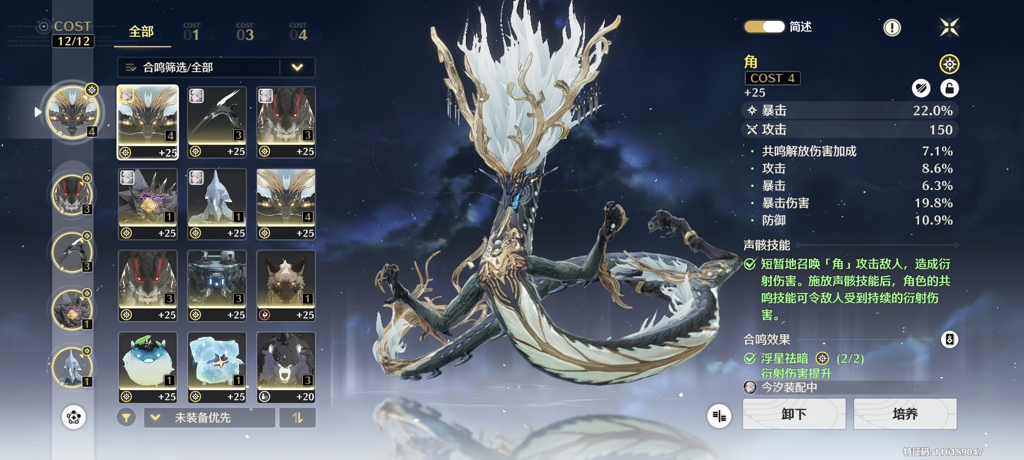Select the COST 4 filter tab
The width and height of the screenshot is (1024, 460).
click(298, 33)
